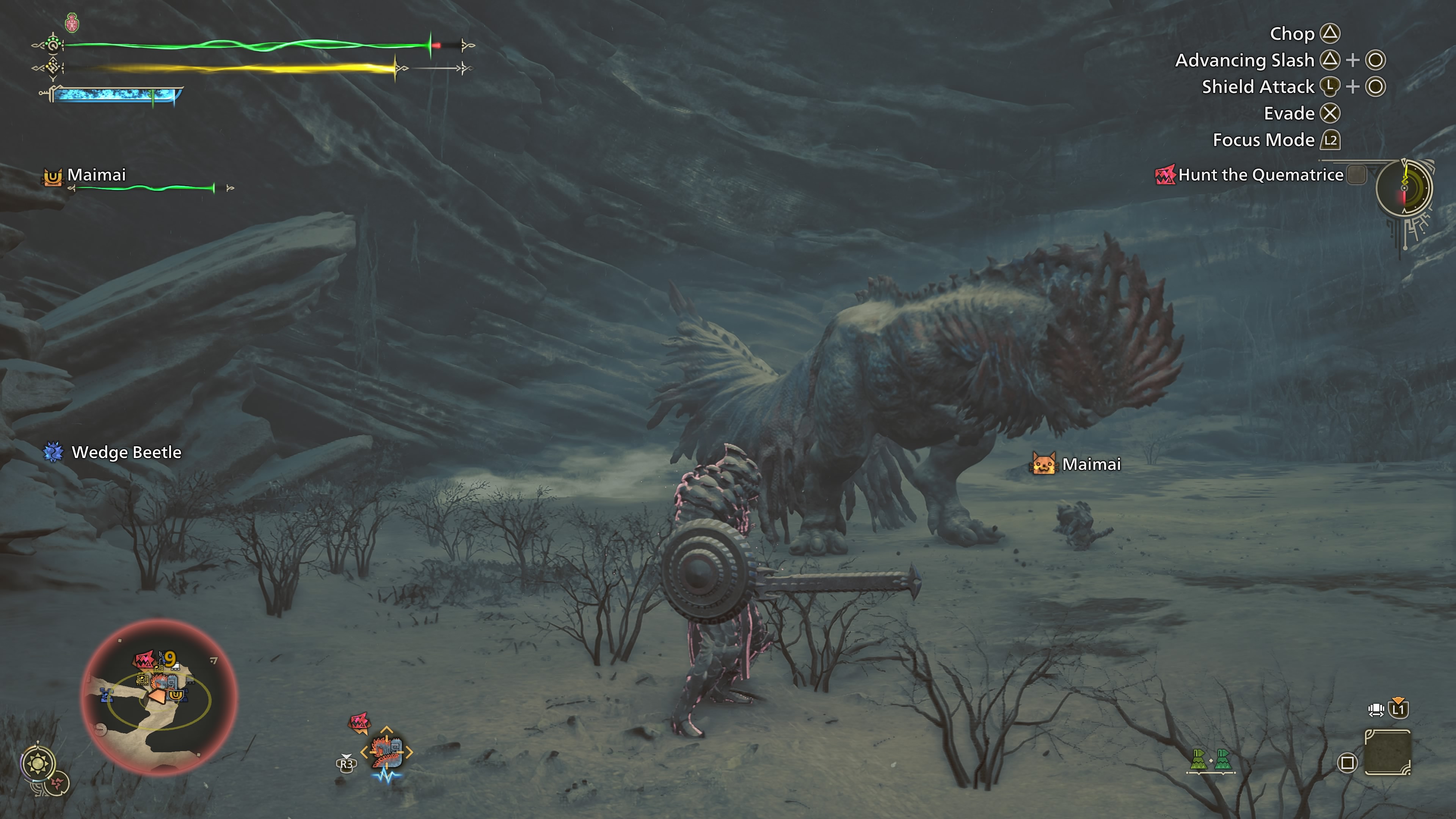The width and height of the screenshot is (1456, 819).
Task: Select the Hunt the Quematrice objective
Action: tap(1260, 175)
